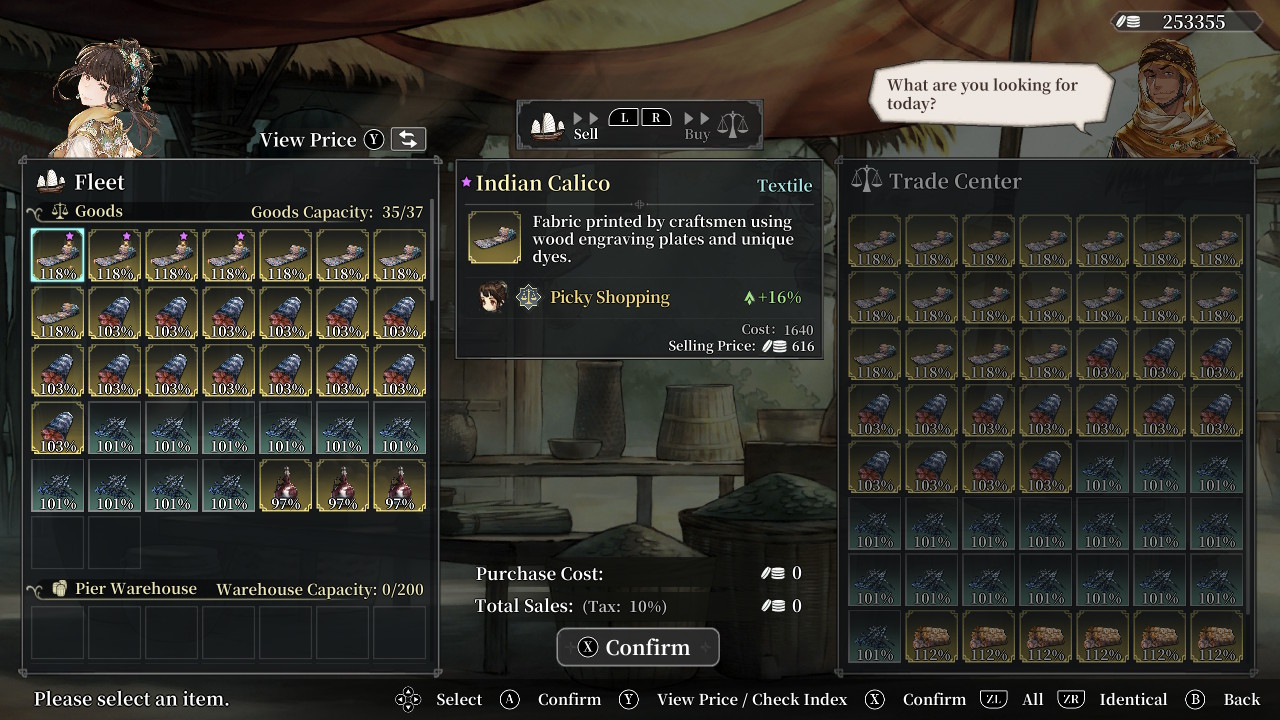This screenshot has height=720, width=1280.
Task: Switch to the Sell tab with ship icon
Action: pyautogui.click(x=566, y=125)
